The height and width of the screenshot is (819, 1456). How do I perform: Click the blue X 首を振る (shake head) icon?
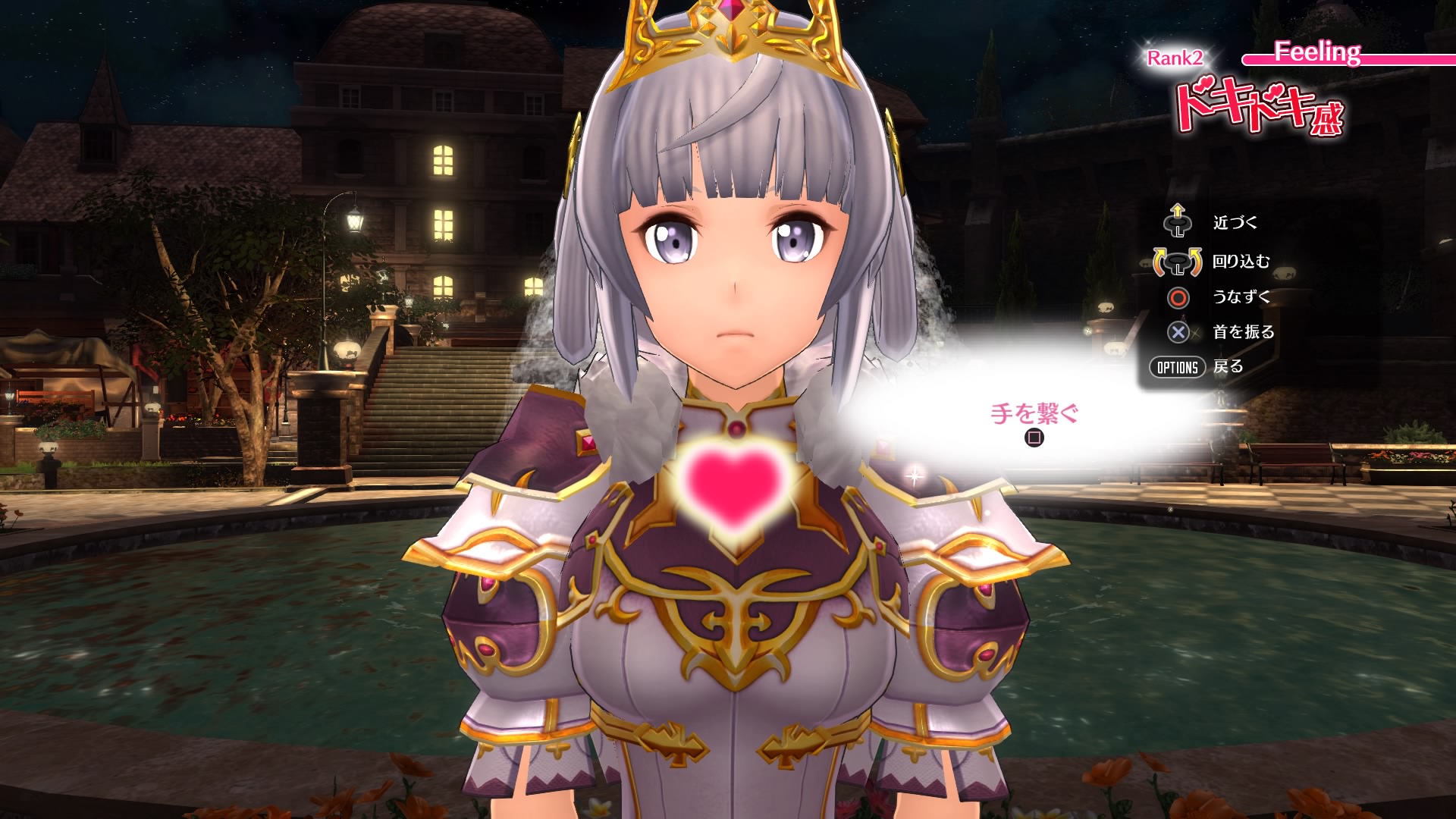(x=1180, y=331)
